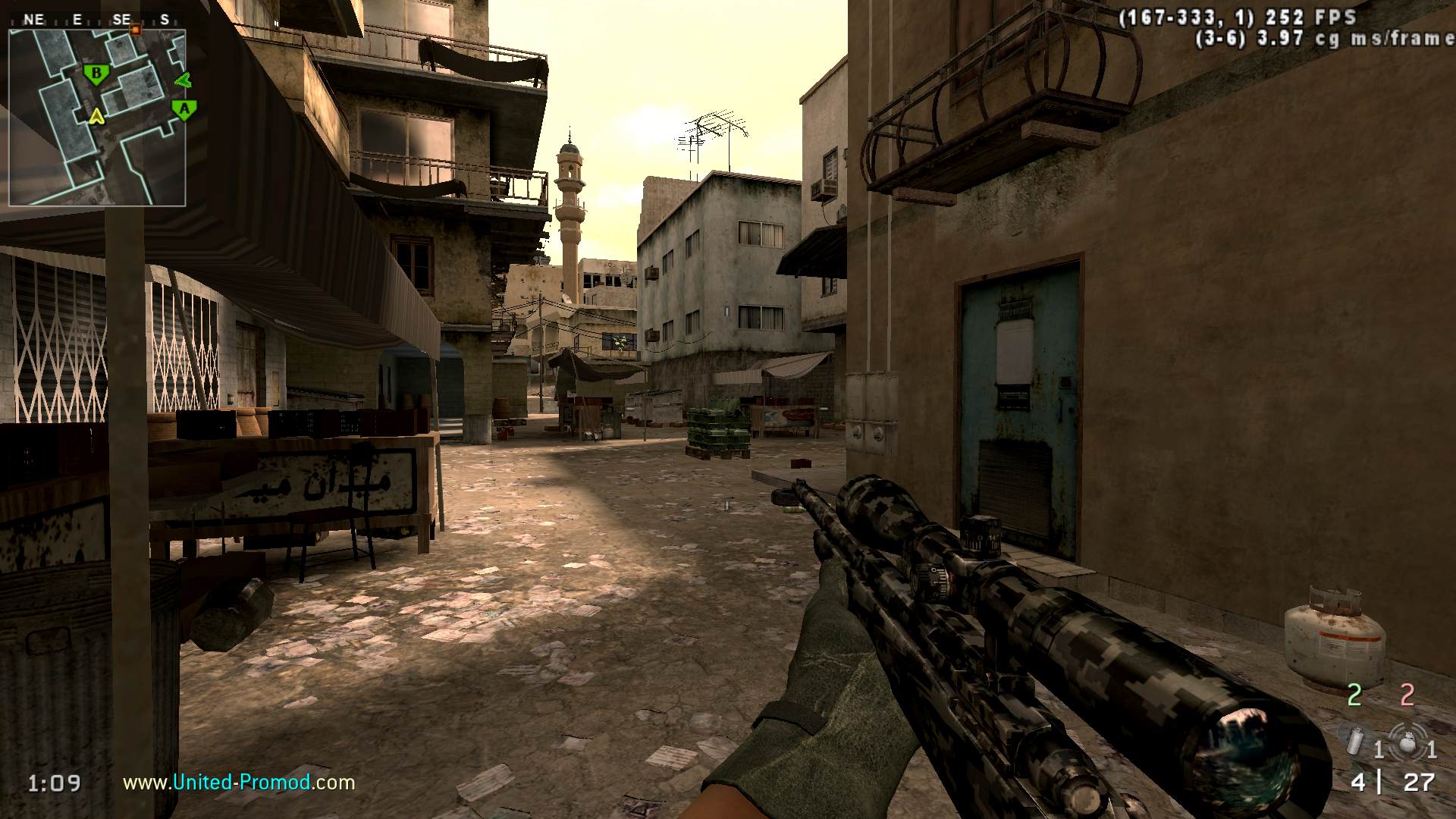Open the www.United-Promod.com watermark link
The width and height of the screenshot is (1456, 819).
click(239, 782)
